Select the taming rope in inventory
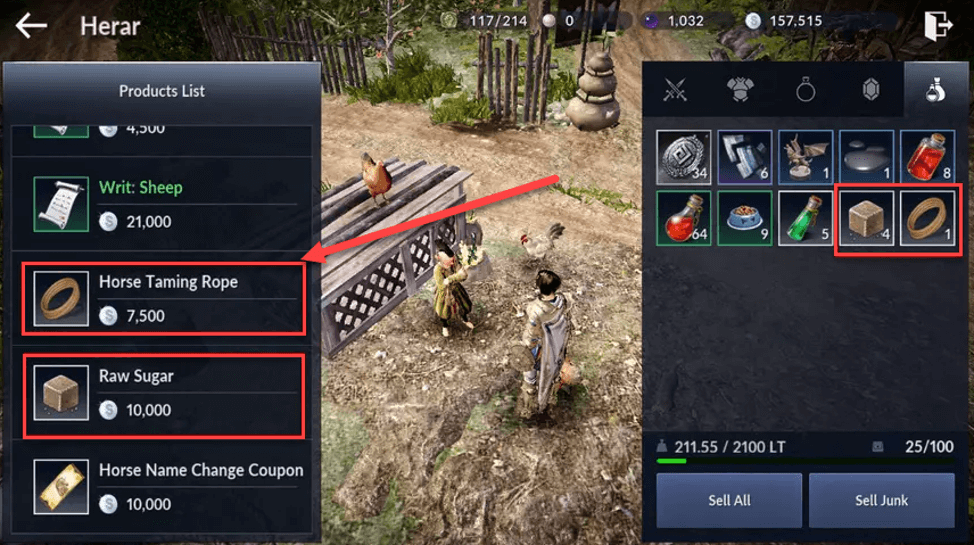974x545 pixels. (x=927, y=218)
